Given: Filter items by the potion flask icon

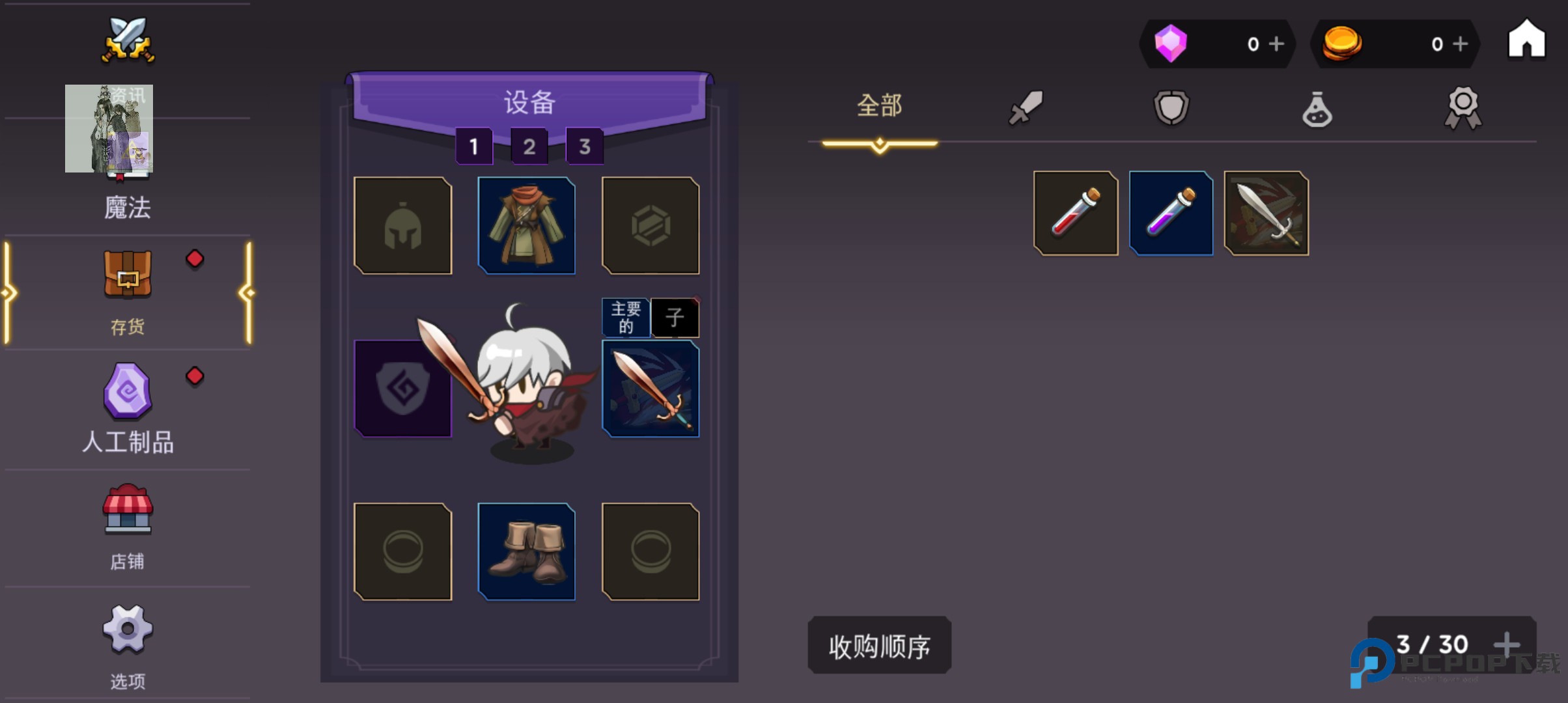Looking at the screenshot, I should click(1317, 107).
